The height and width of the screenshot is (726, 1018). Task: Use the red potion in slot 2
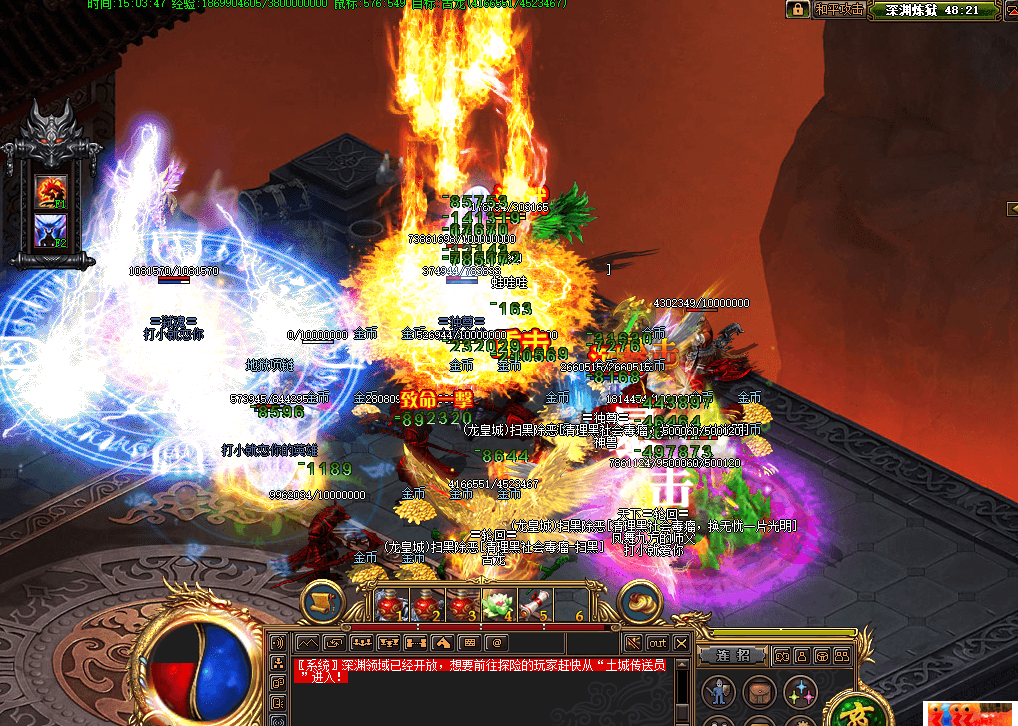click(x=426, y=603)
